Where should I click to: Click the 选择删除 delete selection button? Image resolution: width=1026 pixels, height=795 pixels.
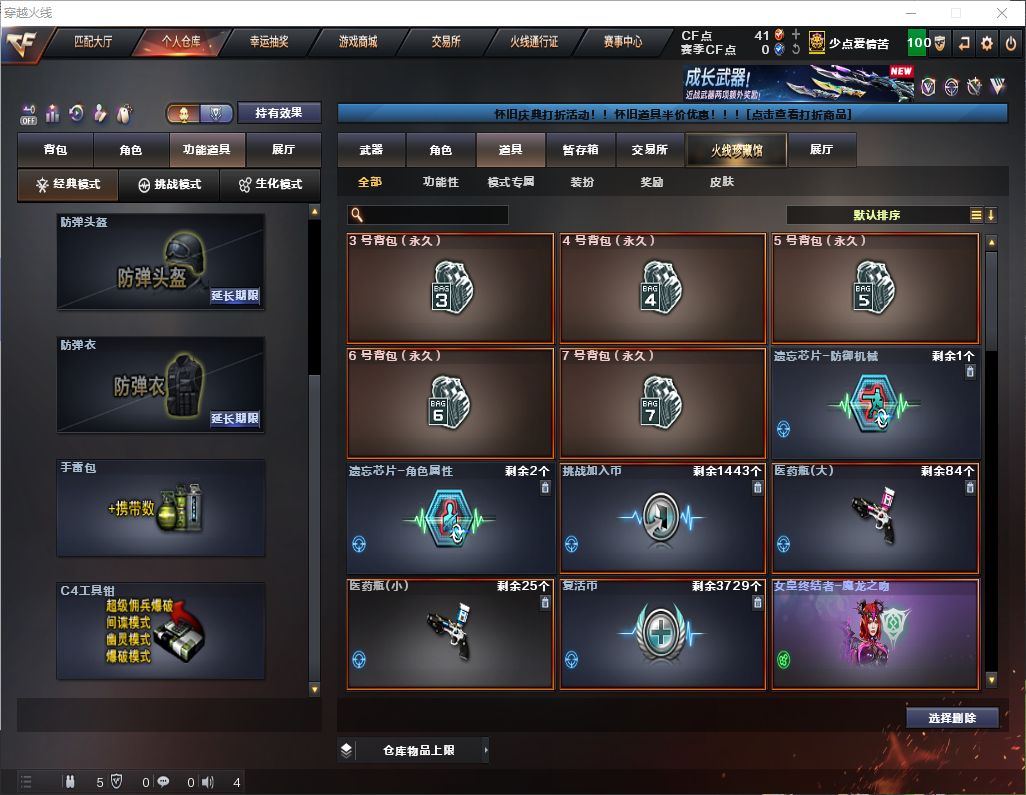pyautogui.click(x=952, y=718)
